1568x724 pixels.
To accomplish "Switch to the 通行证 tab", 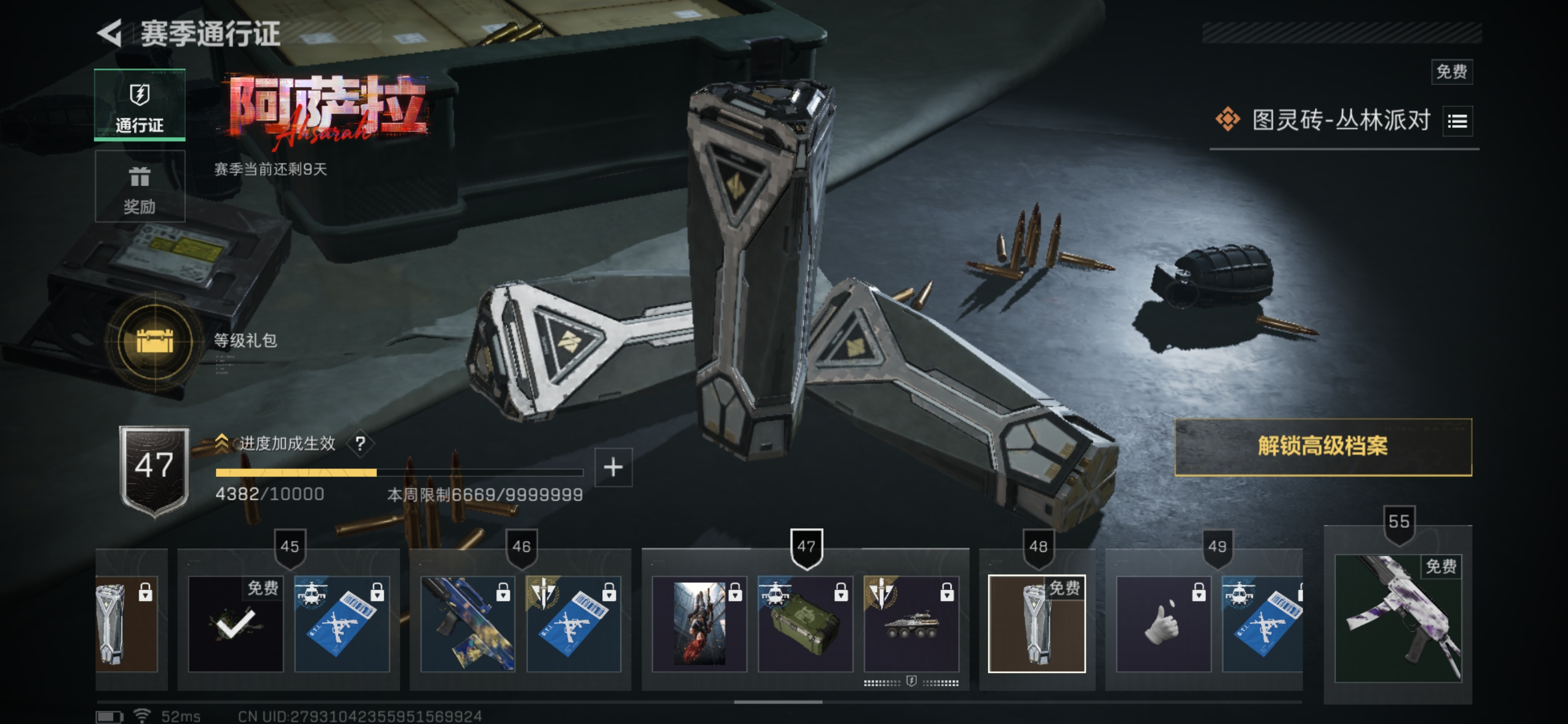I will click(x=139, y=105).
